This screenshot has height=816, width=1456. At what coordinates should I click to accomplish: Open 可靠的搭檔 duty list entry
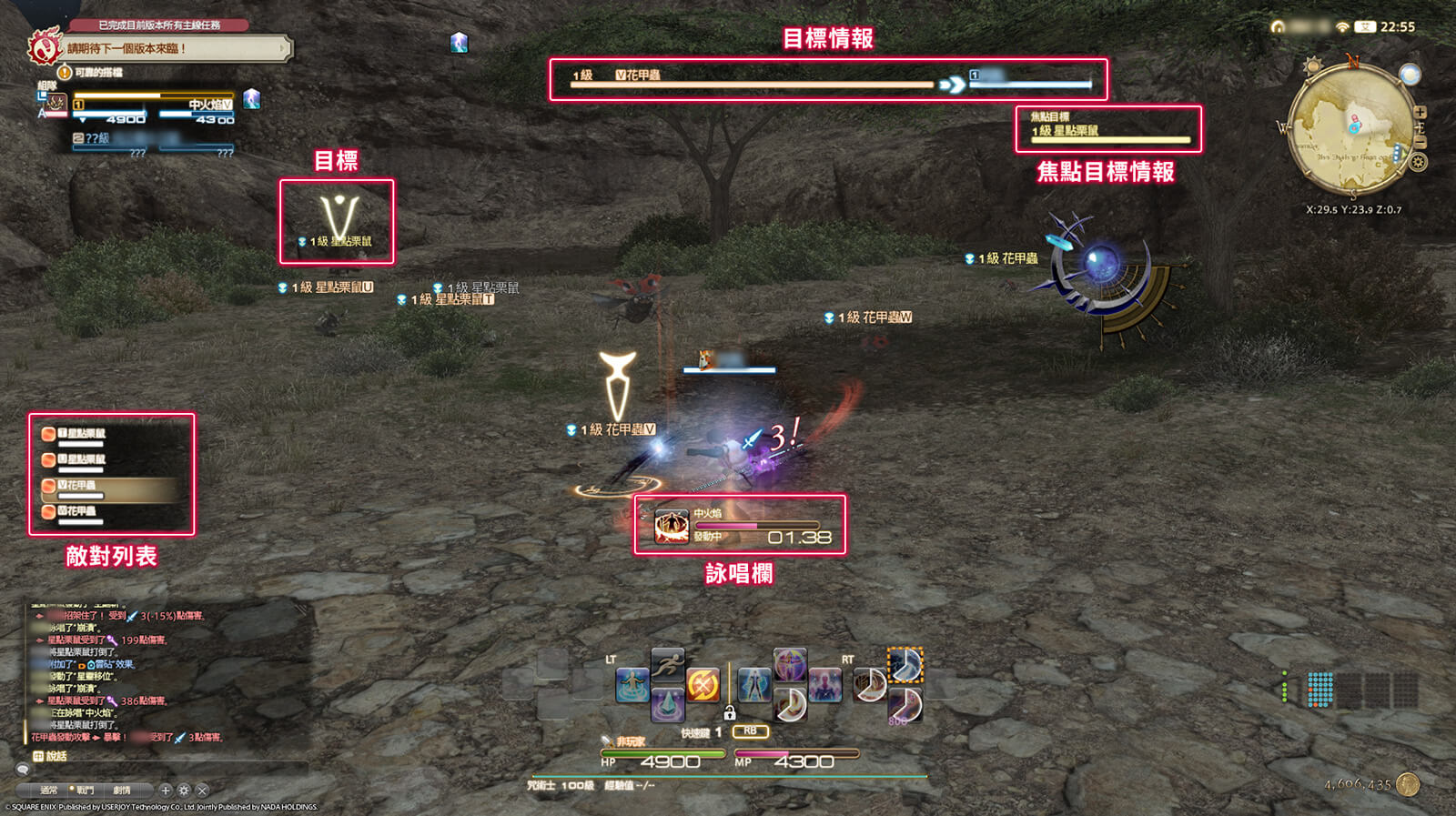(97, 73)
